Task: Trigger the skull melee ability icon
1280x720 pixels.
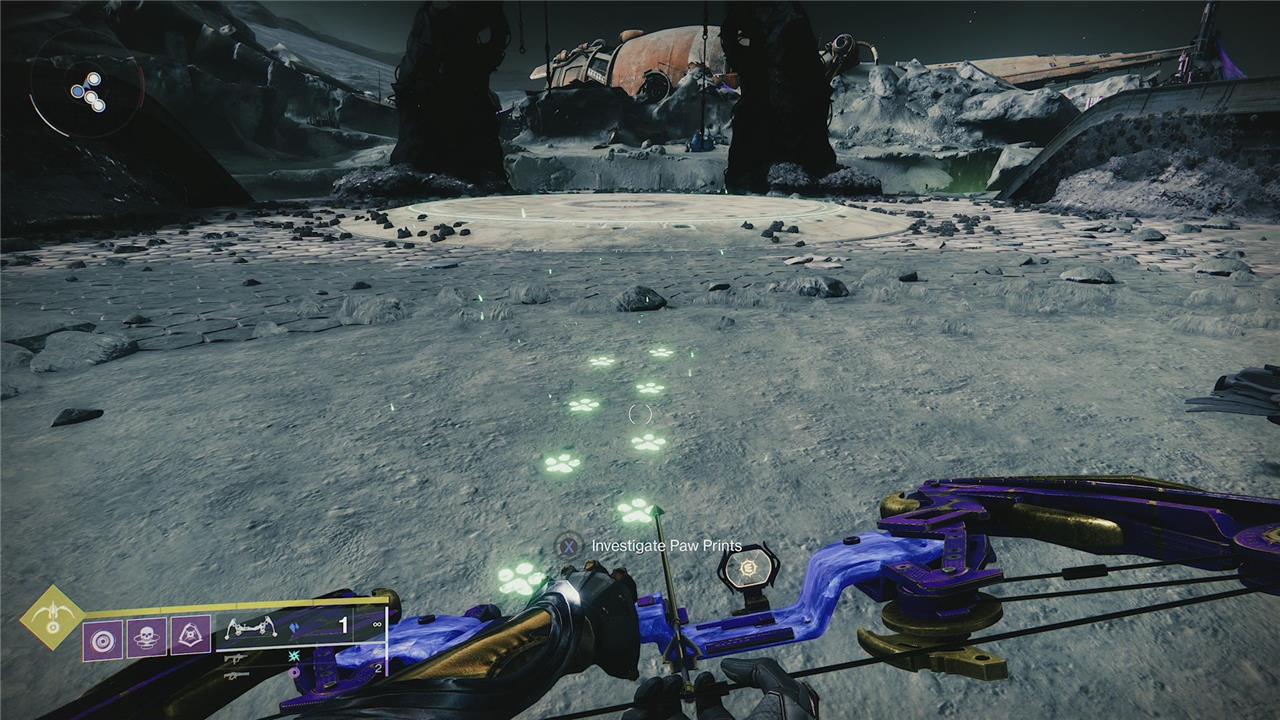Action: [x=146, y=637]
